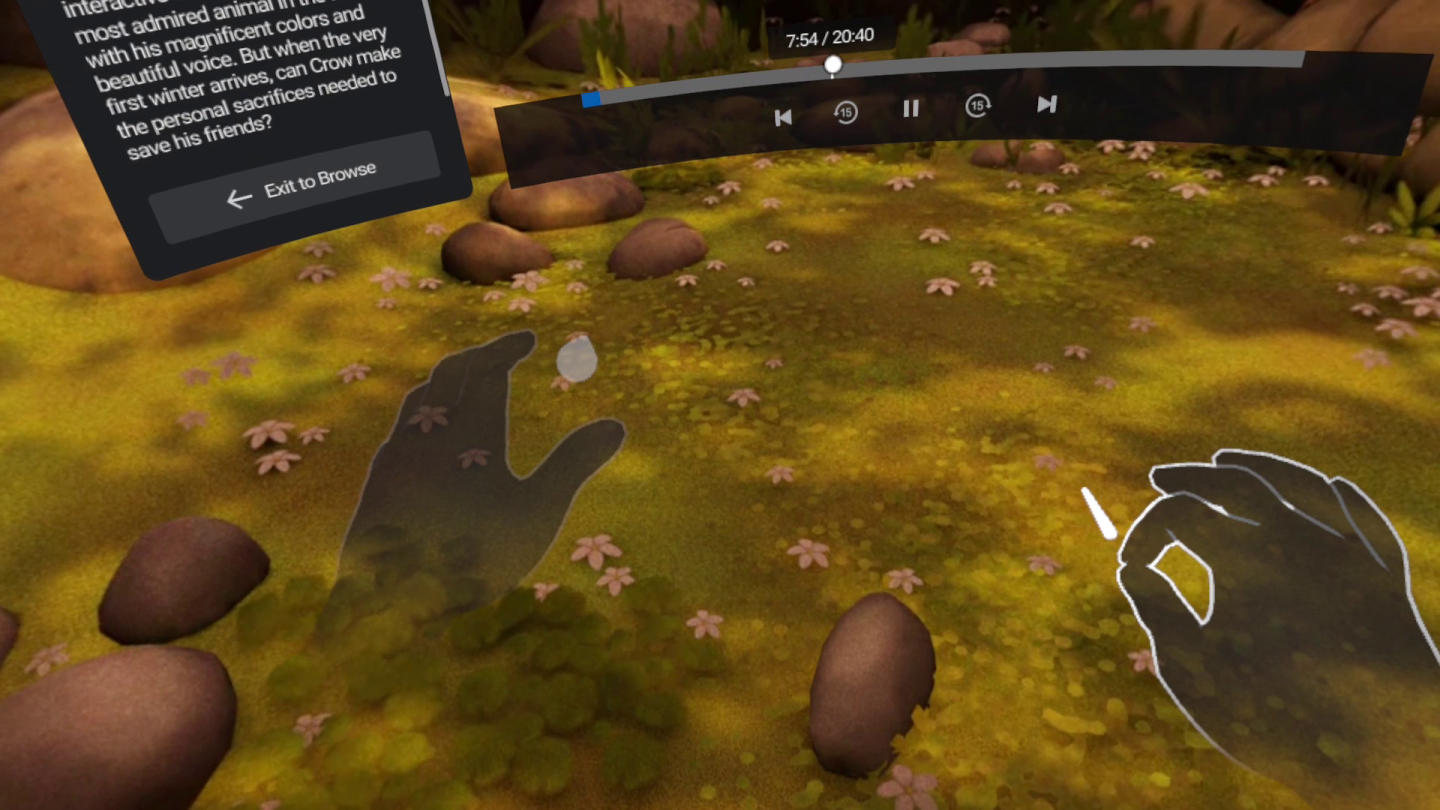Tap the 15-second replay loop icon
The height and width of the screenshot is (810, 1440).
[x=846, y=113]
